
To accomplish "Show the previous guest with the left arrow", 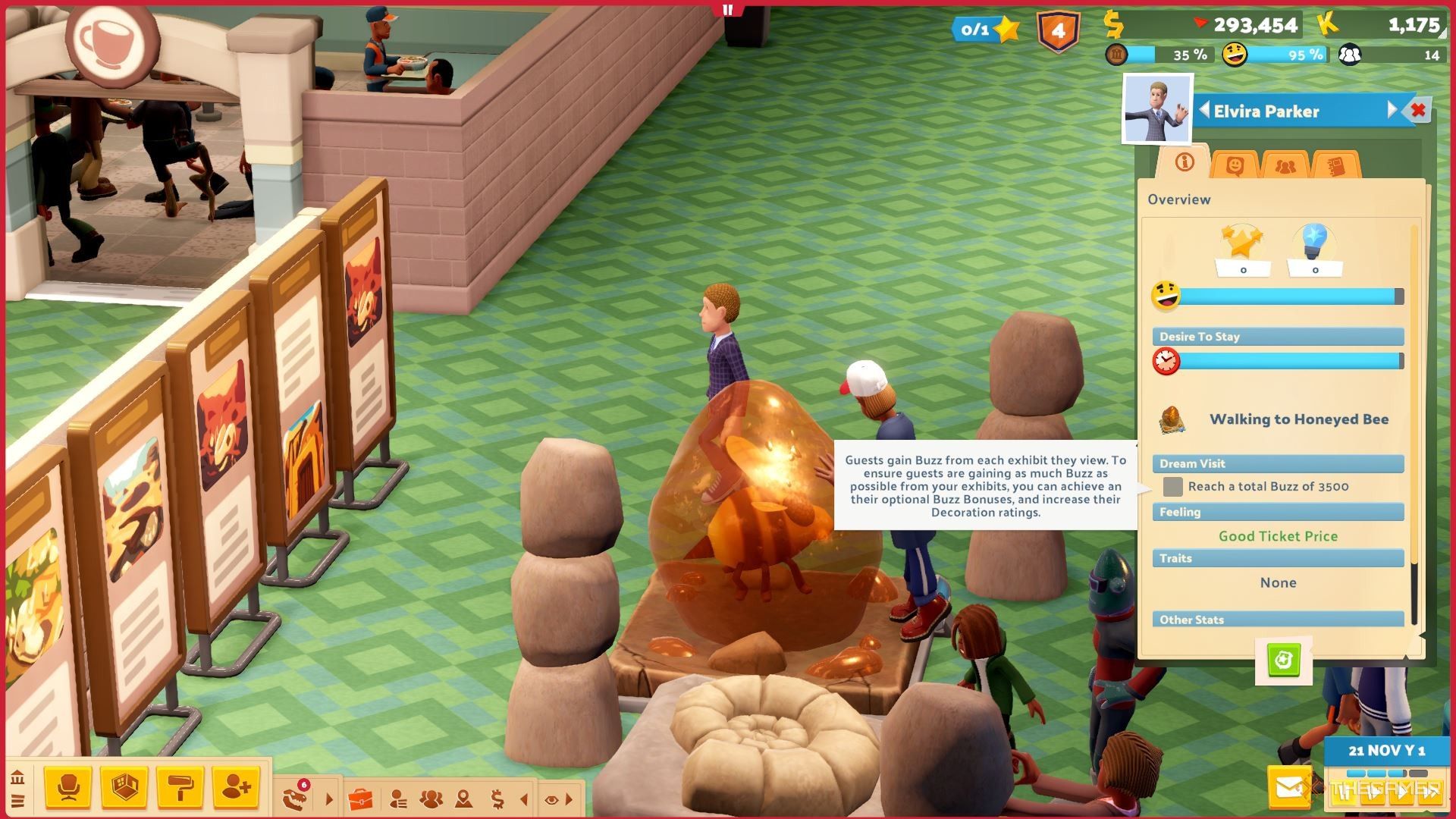I will pyautogui.click(x=1203, y=110).
